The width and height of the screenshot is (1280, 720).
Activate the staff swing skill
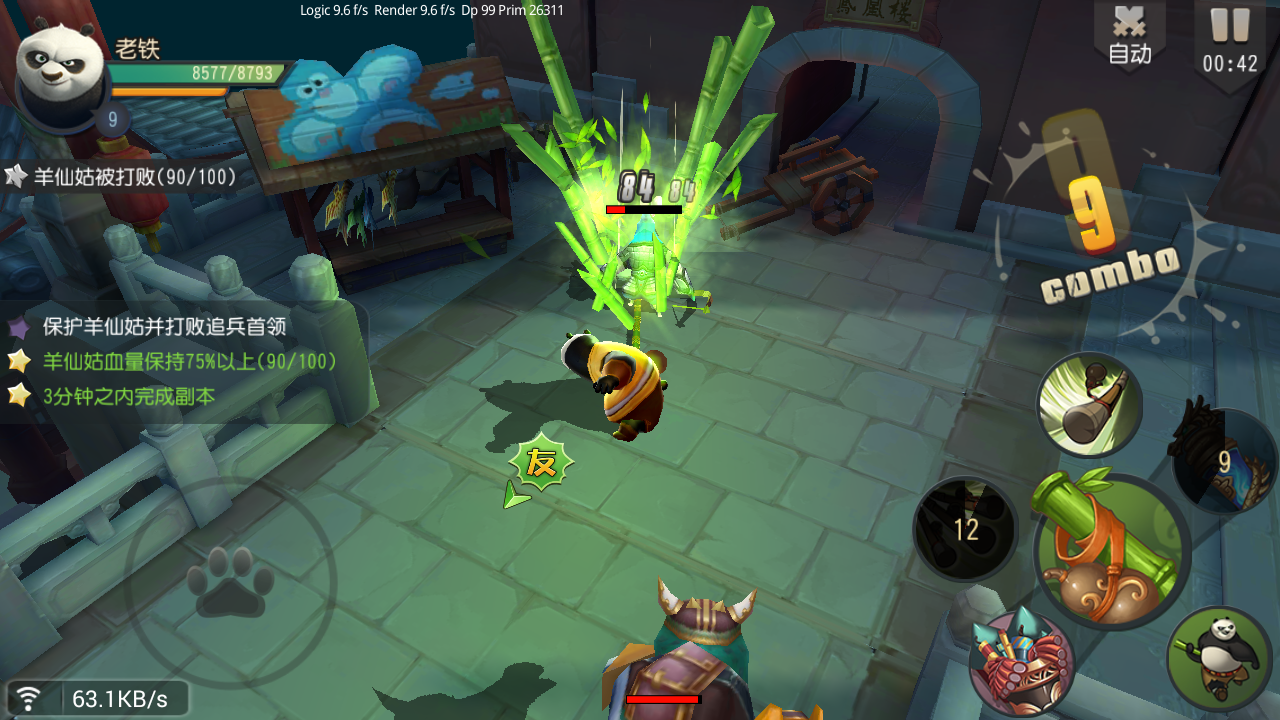(x=1089, y=404)
